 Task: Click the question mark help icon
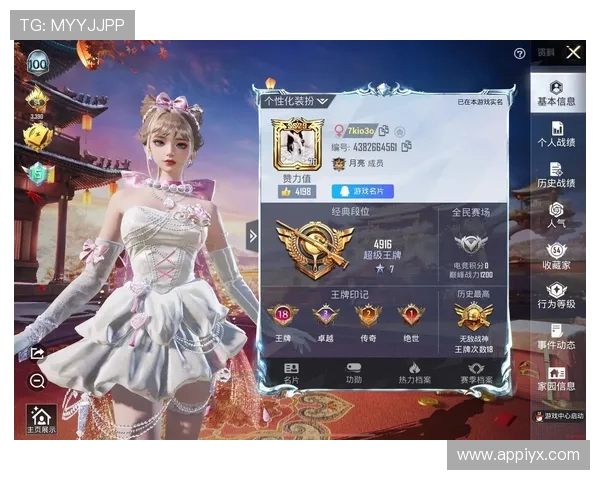pyautogui.click(x=520, y=53)
